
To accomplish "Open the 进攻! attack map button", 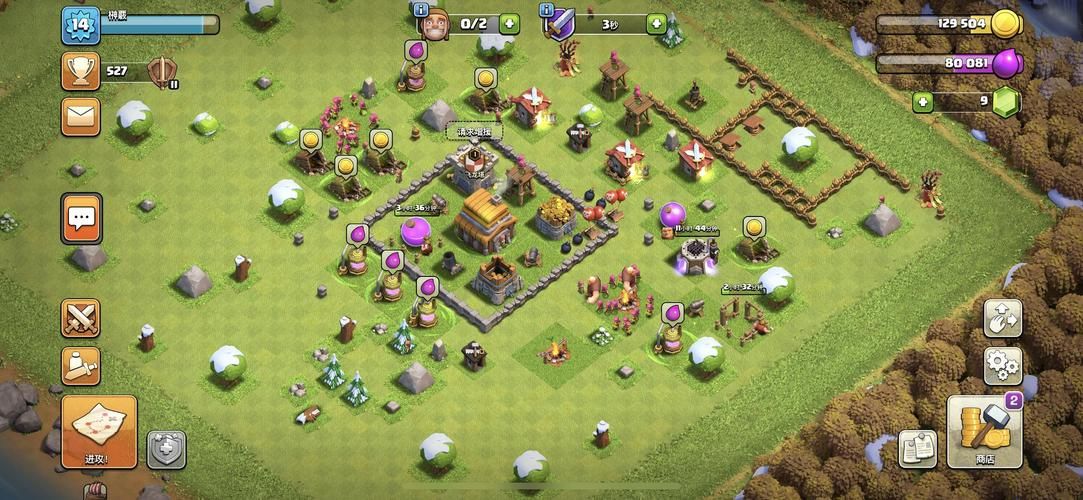I will point(99,431).
